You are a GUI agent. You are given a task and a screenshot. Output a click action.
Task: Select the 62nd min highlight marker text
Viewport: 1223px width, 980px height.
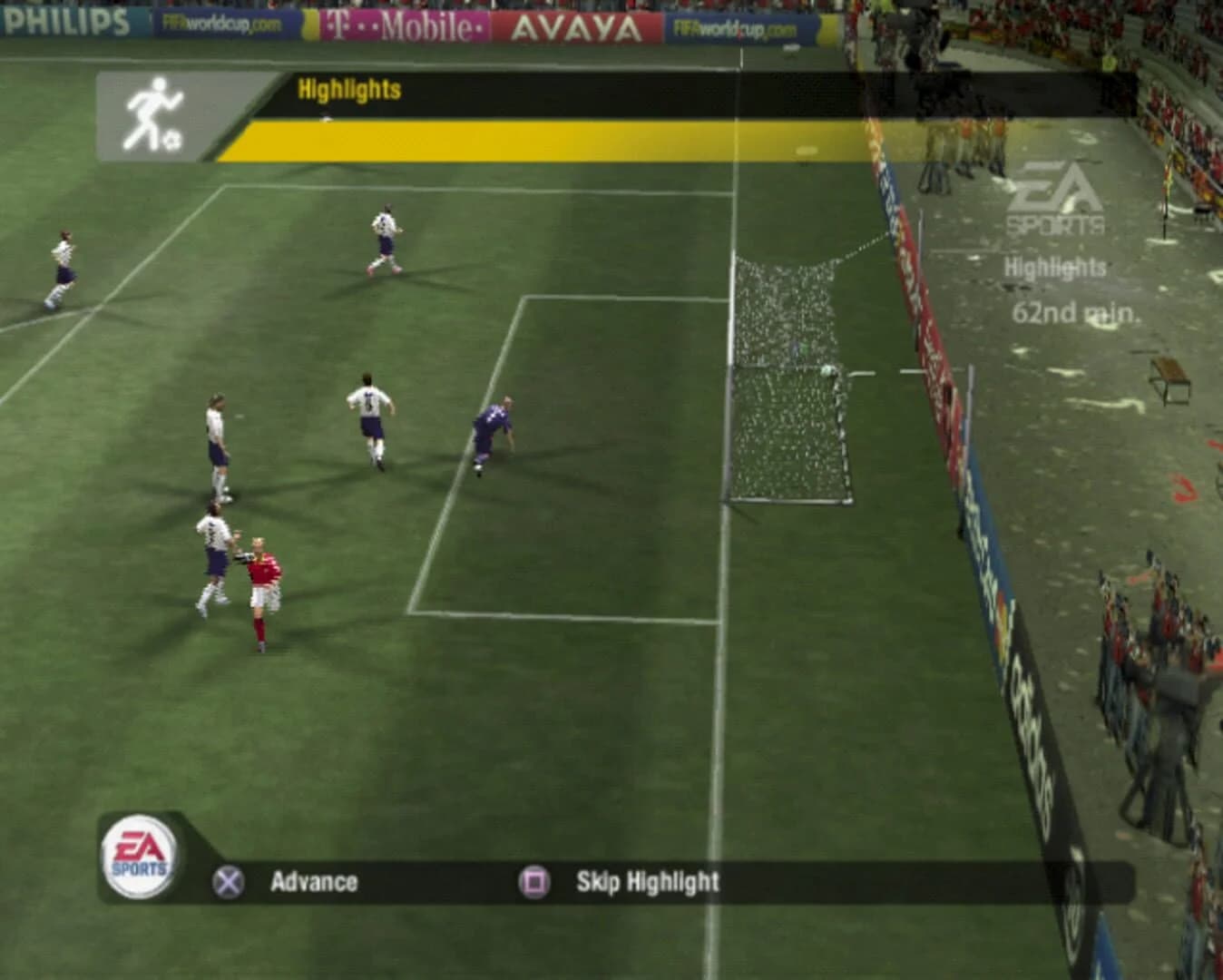pos(1075,311)
